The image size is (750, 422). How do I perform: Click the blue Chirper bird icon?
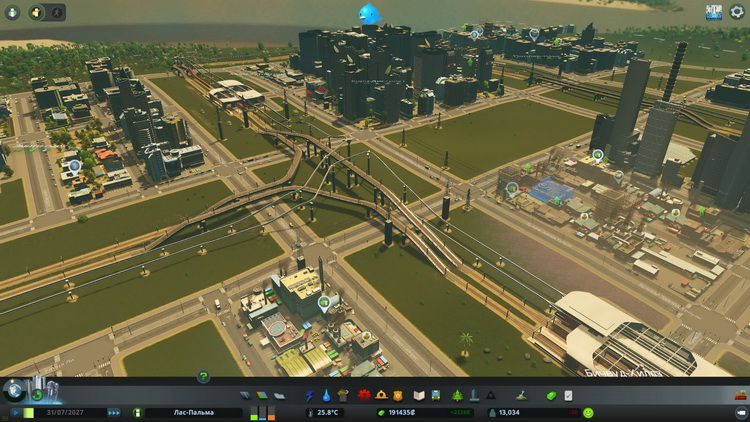(x=371, y=13)
